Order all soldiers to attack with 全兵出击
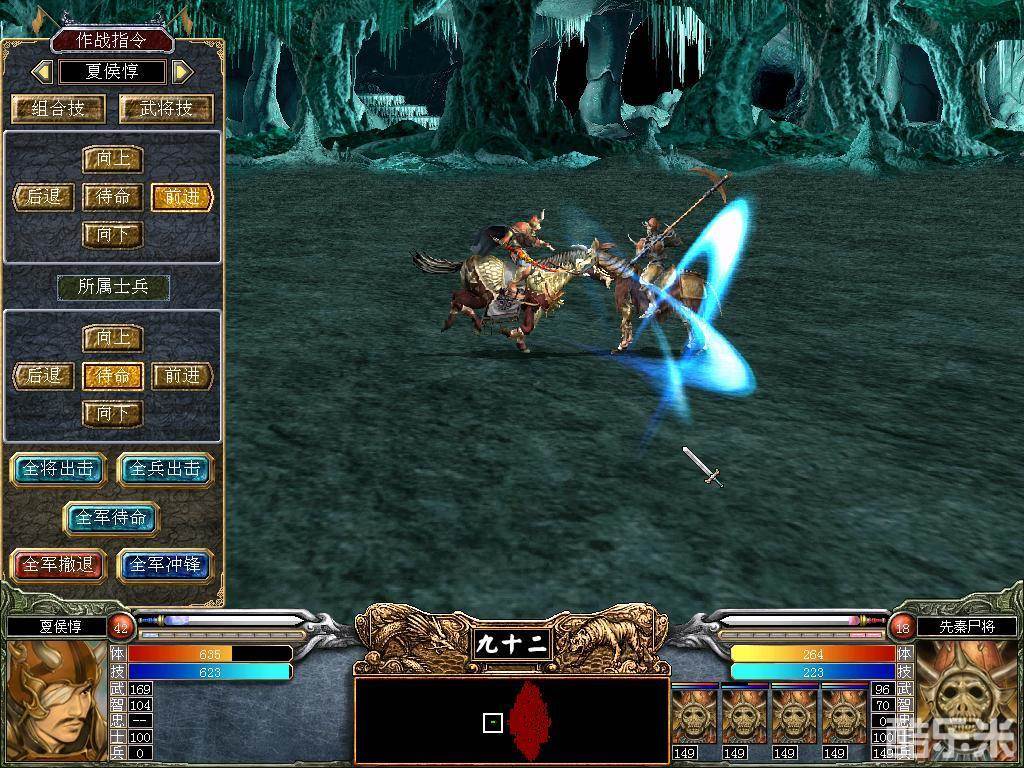 coord(166,469)
